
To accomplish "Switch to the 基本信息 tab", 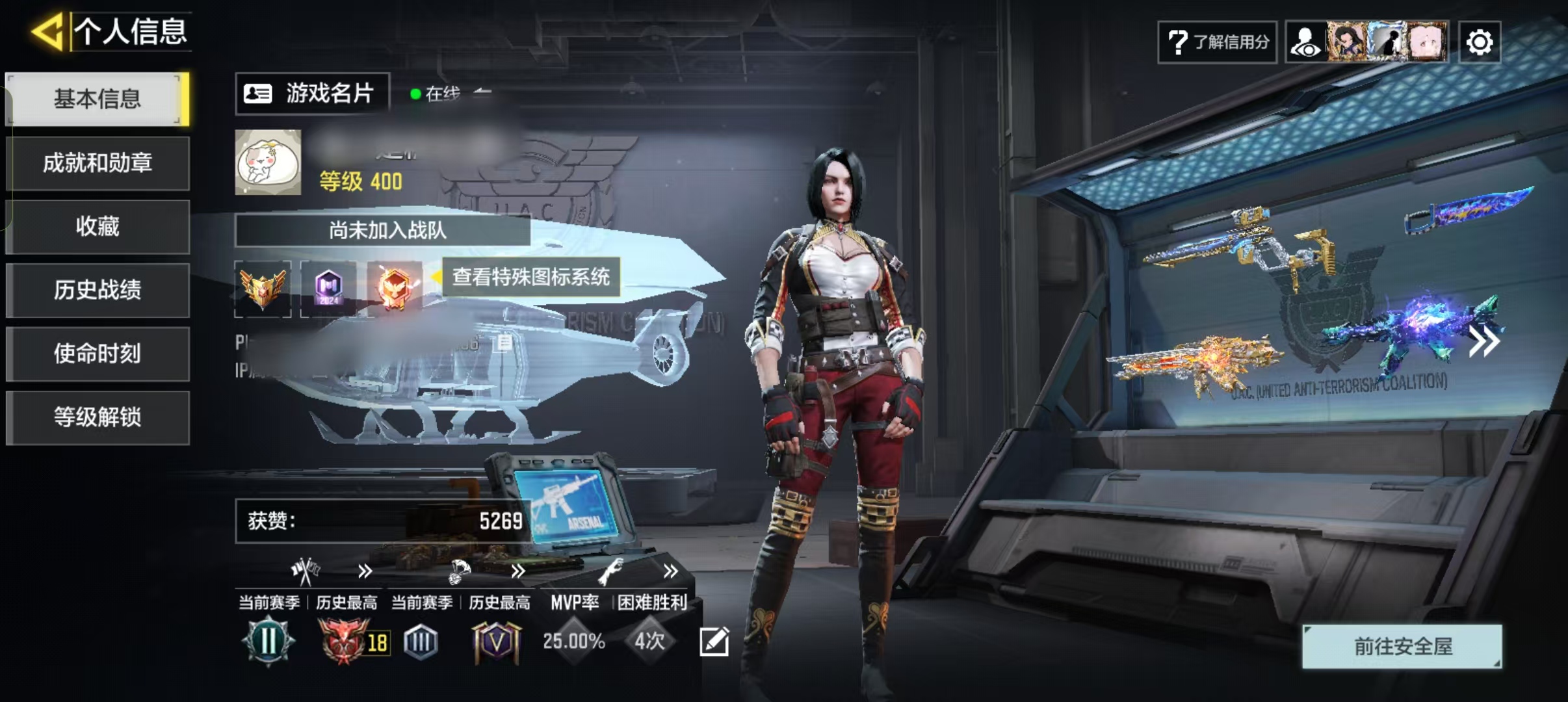I will click(98, 99).
